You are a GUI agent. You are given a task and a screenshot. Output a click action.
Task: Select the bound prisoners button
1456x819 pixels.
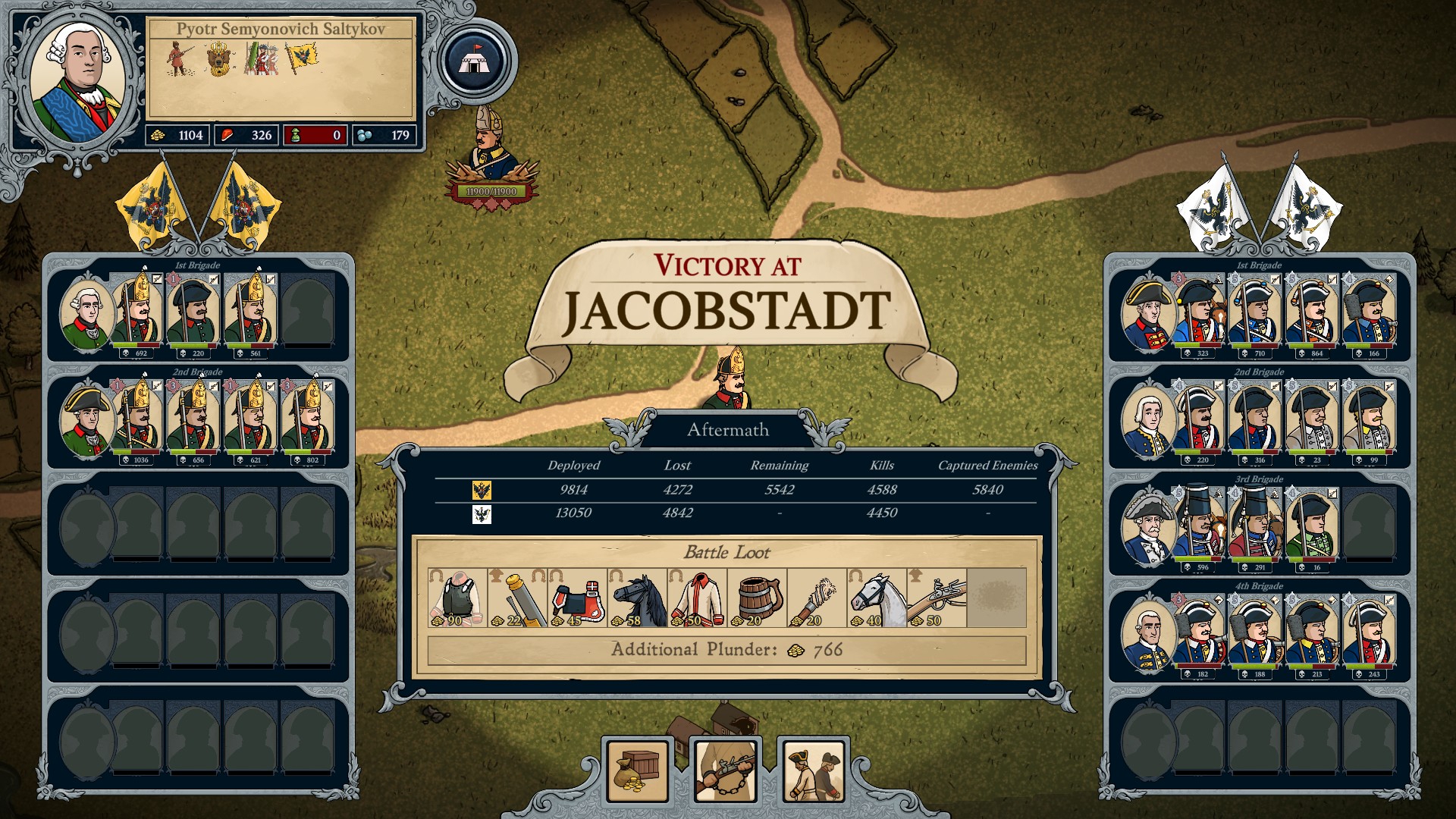tap(813, 770)
